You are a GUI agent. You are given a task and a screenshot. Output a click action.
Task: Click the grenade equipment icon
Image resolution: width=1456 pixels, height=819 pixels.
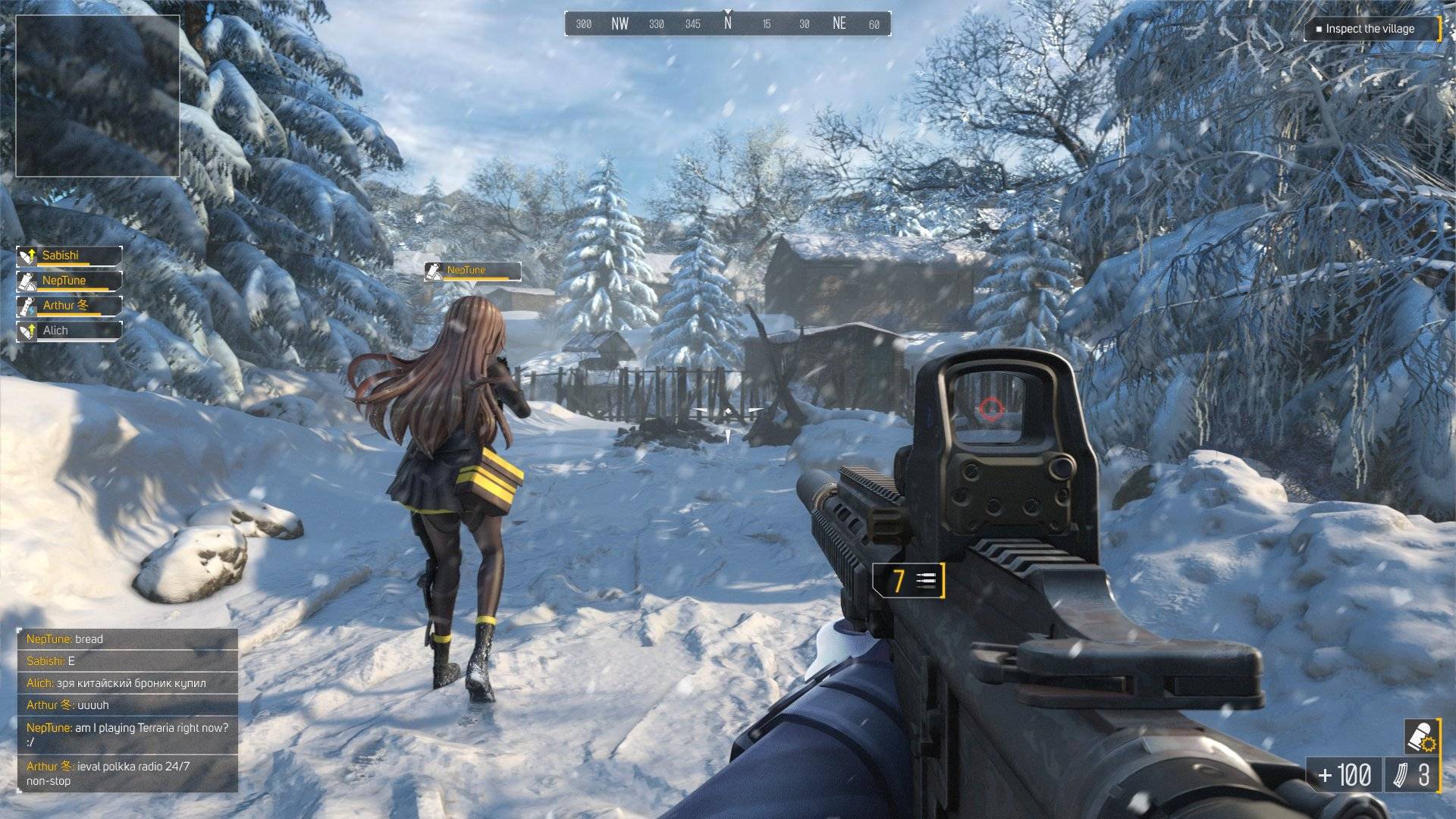1421,736
